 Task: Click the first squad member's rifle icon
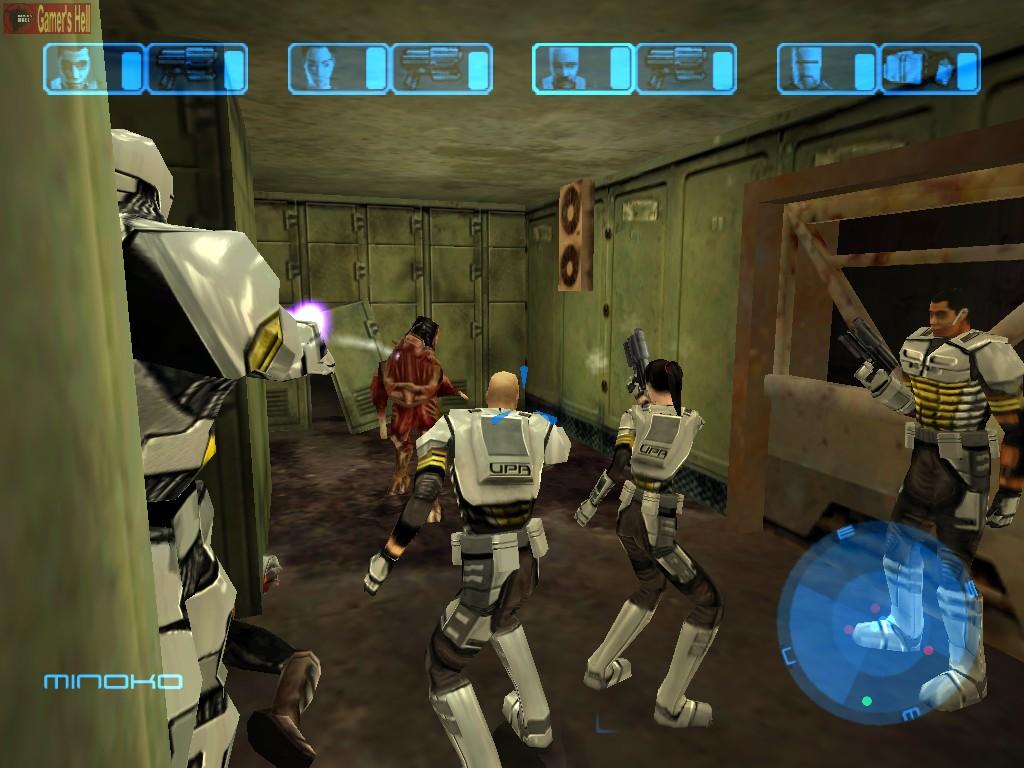pyautogui.click(x=185, y=68)
